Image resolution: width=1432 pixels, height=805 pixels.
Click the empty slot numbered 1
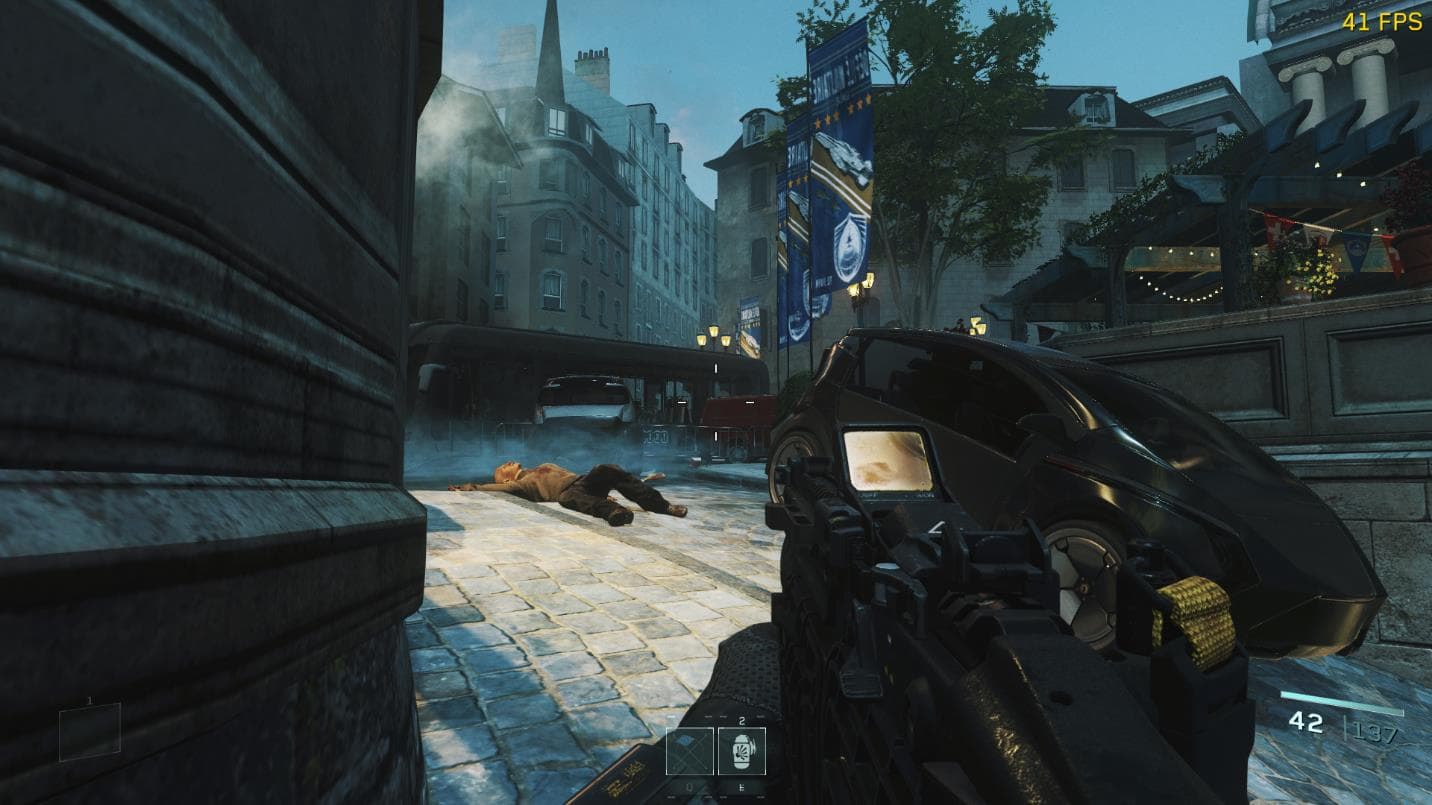click(x=90, y=731)
